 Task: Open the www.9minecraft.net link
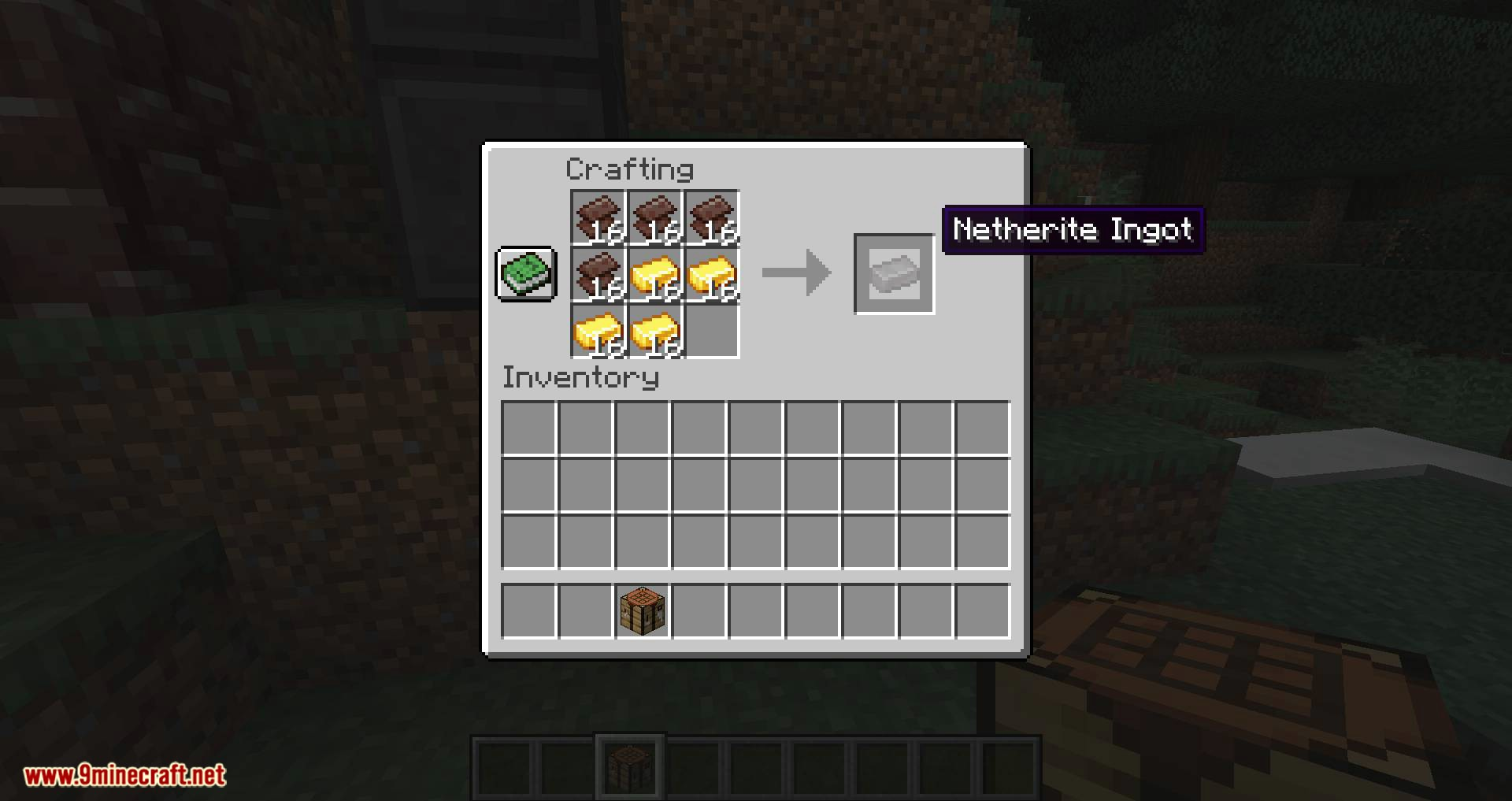pos(126,777)
